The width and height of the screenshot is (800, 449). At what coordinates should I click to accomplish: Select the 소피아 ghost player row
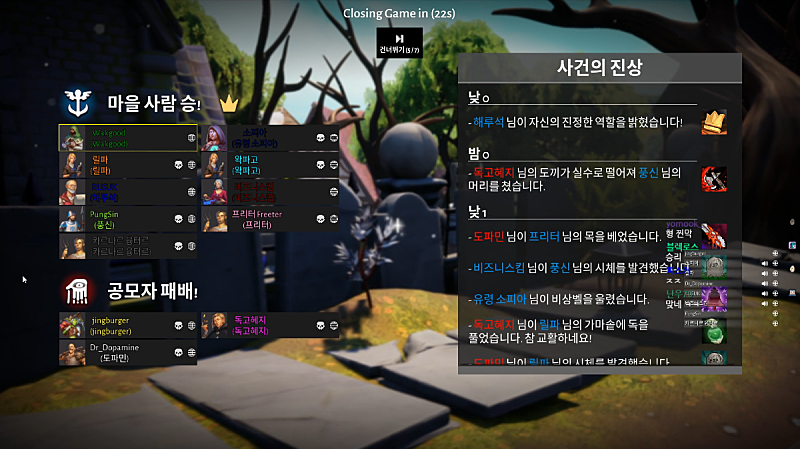coord(270,138)
